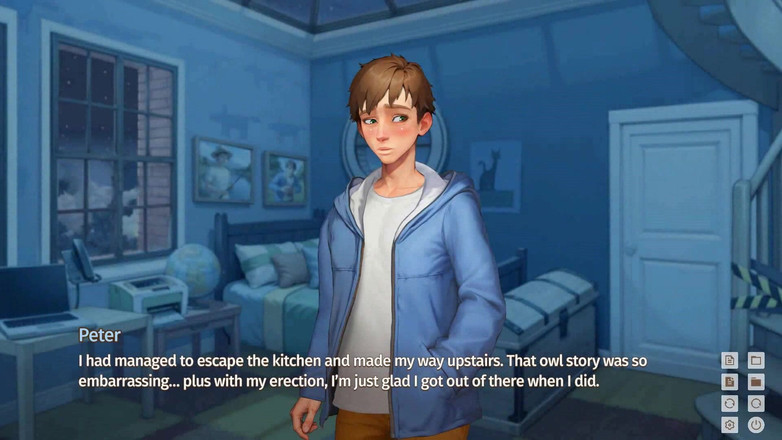The width and height of the screenshot is (782, 440).
Task: Quit using the power icon
Action: point(756,425)
